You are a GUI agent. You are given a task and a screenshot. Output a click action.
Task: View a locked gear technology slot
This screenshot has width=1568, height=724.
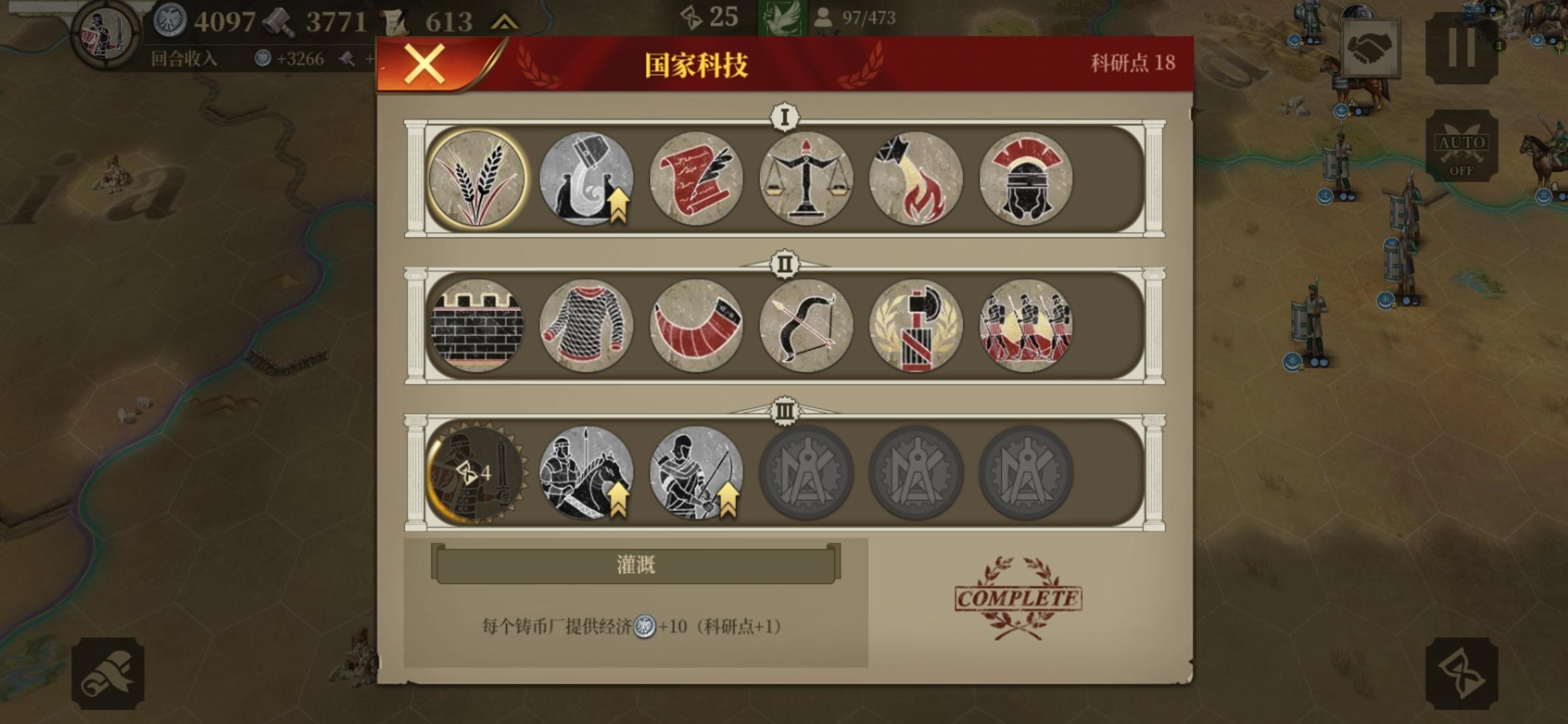[806, 473]
